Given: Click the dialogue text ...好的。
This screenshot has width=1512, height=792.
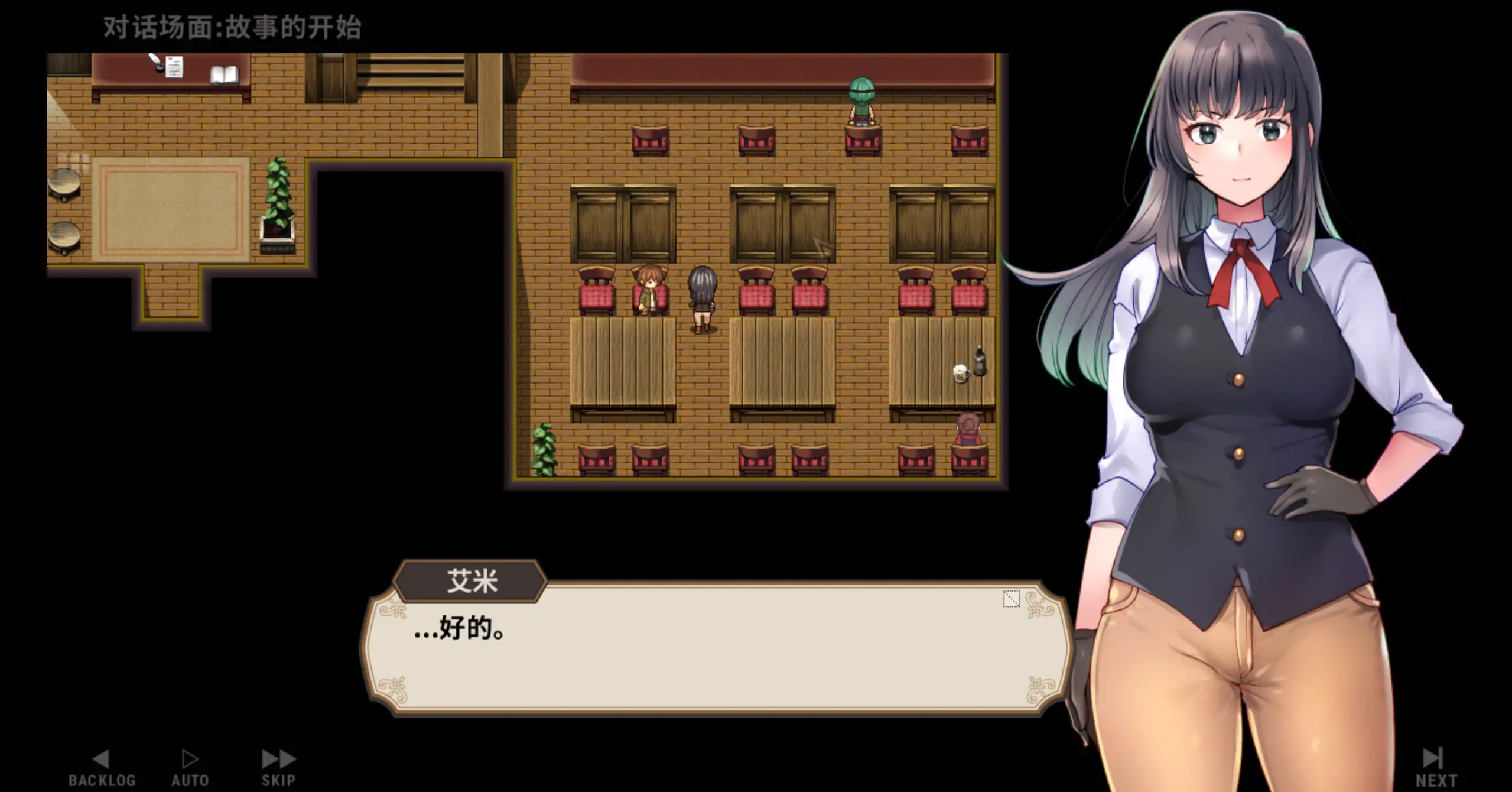Looking at the screenshot, I should tap(458, 628).
